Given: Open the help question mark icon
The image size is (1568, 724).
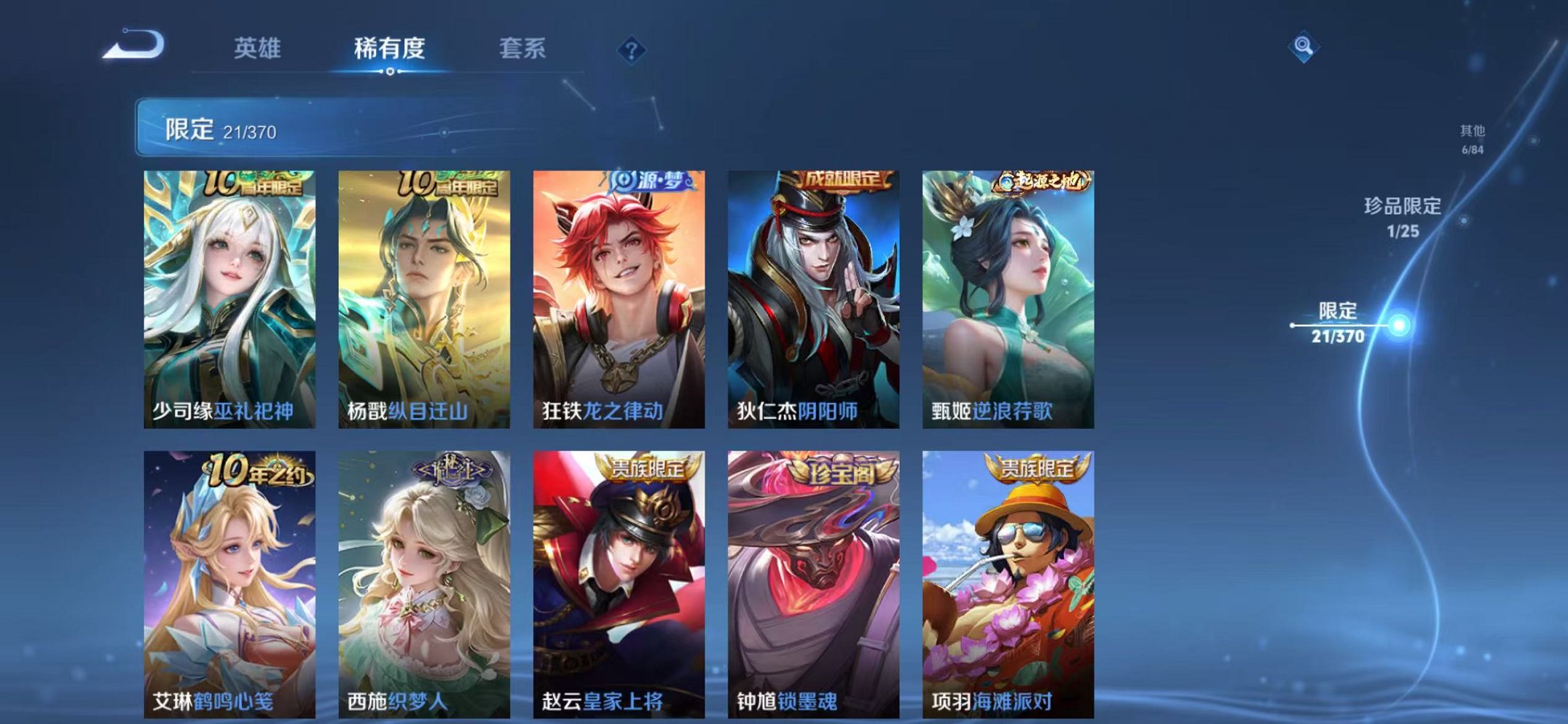Looking at the screenshot, I should 632,50.
